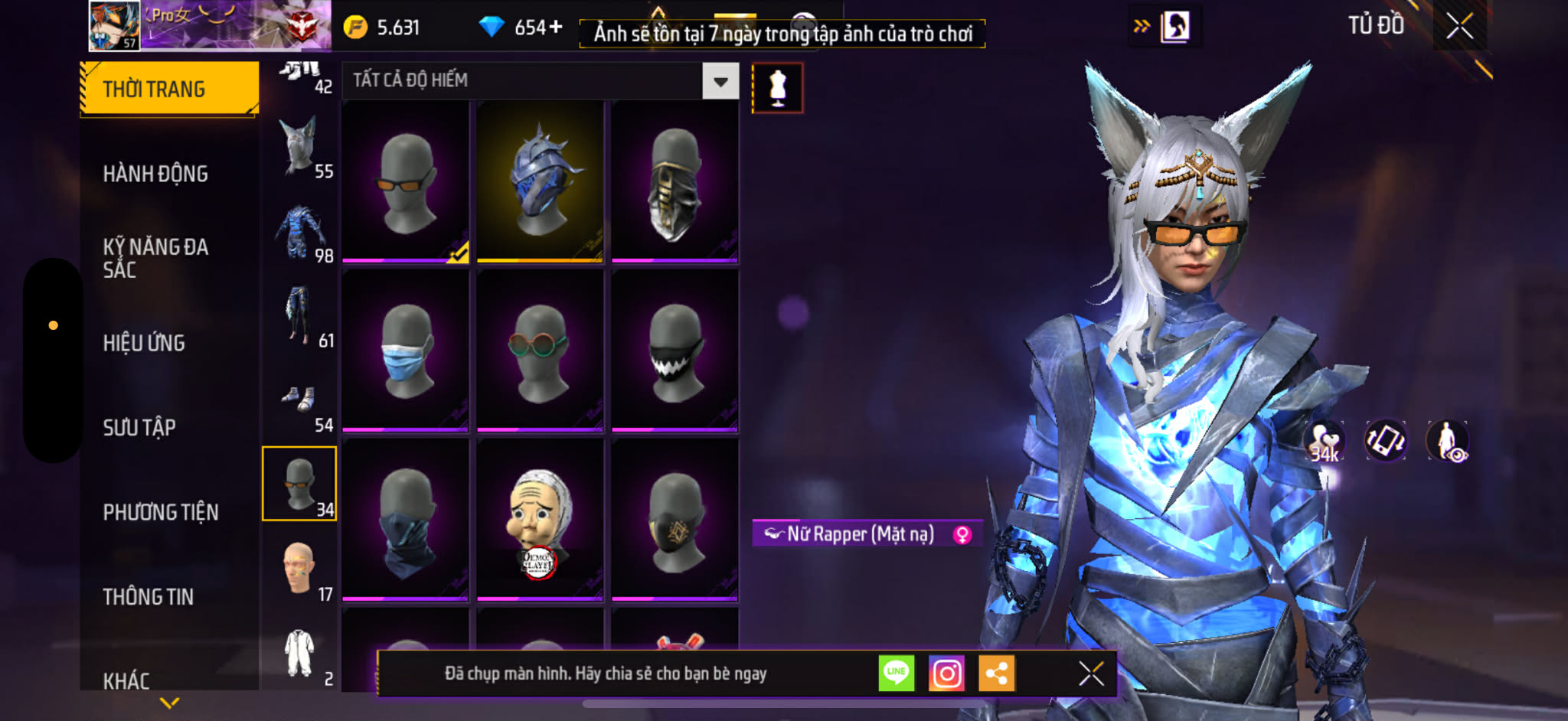Share screenshot to Instagram
1568x721 pixels.
(946, 674)
